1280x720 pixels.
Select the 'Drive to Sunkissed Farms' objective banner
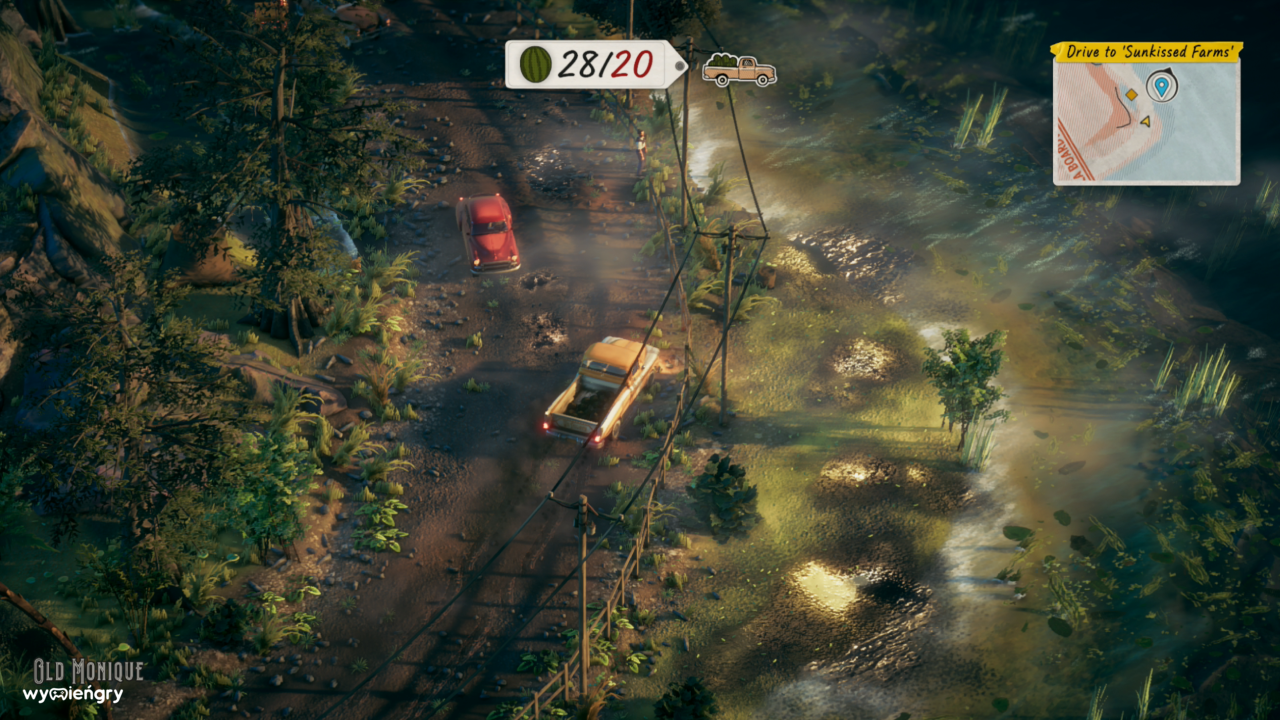click(1146, 51)
